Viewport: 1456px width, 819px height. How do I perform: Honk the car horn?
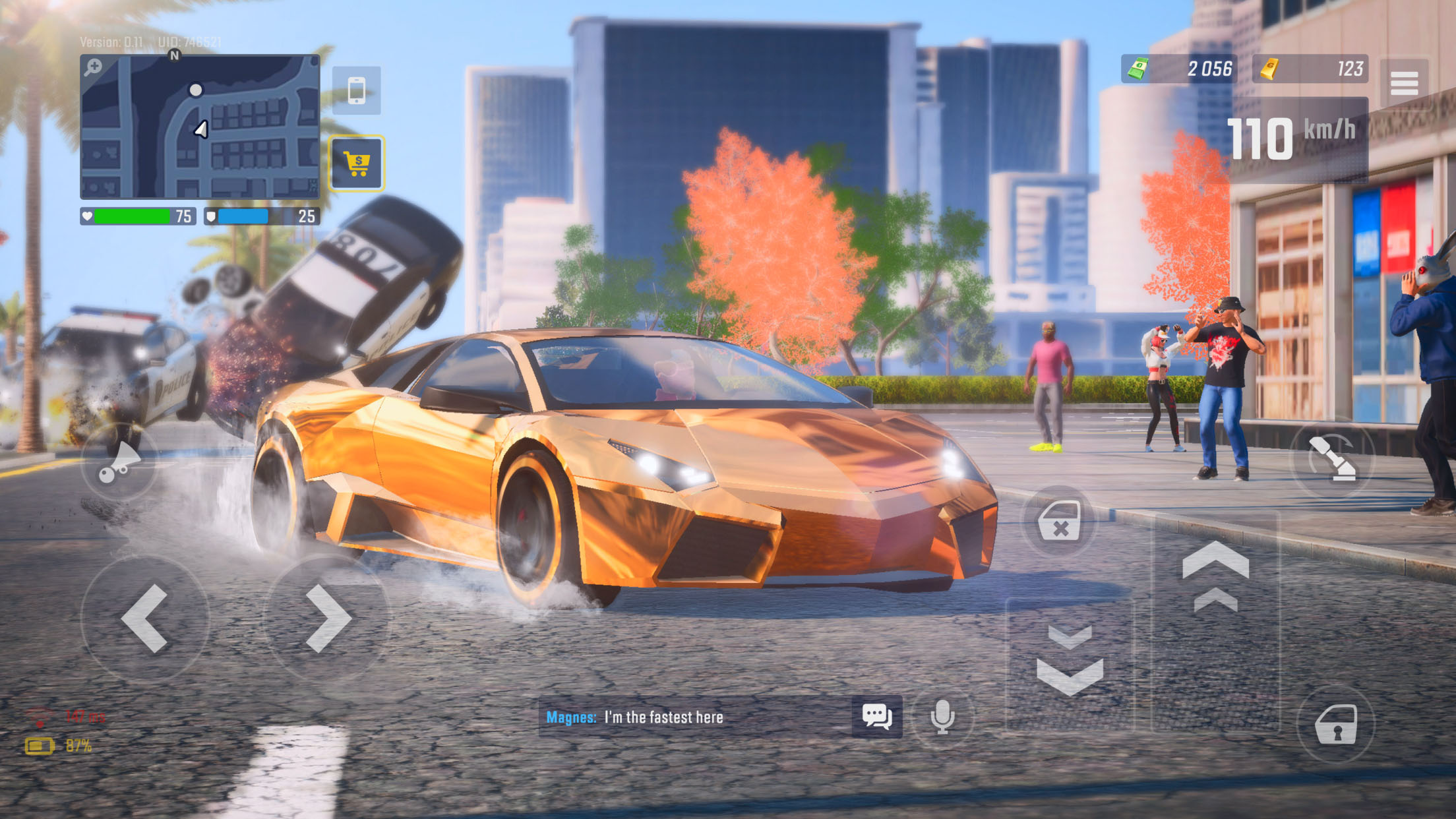(119, 460)
